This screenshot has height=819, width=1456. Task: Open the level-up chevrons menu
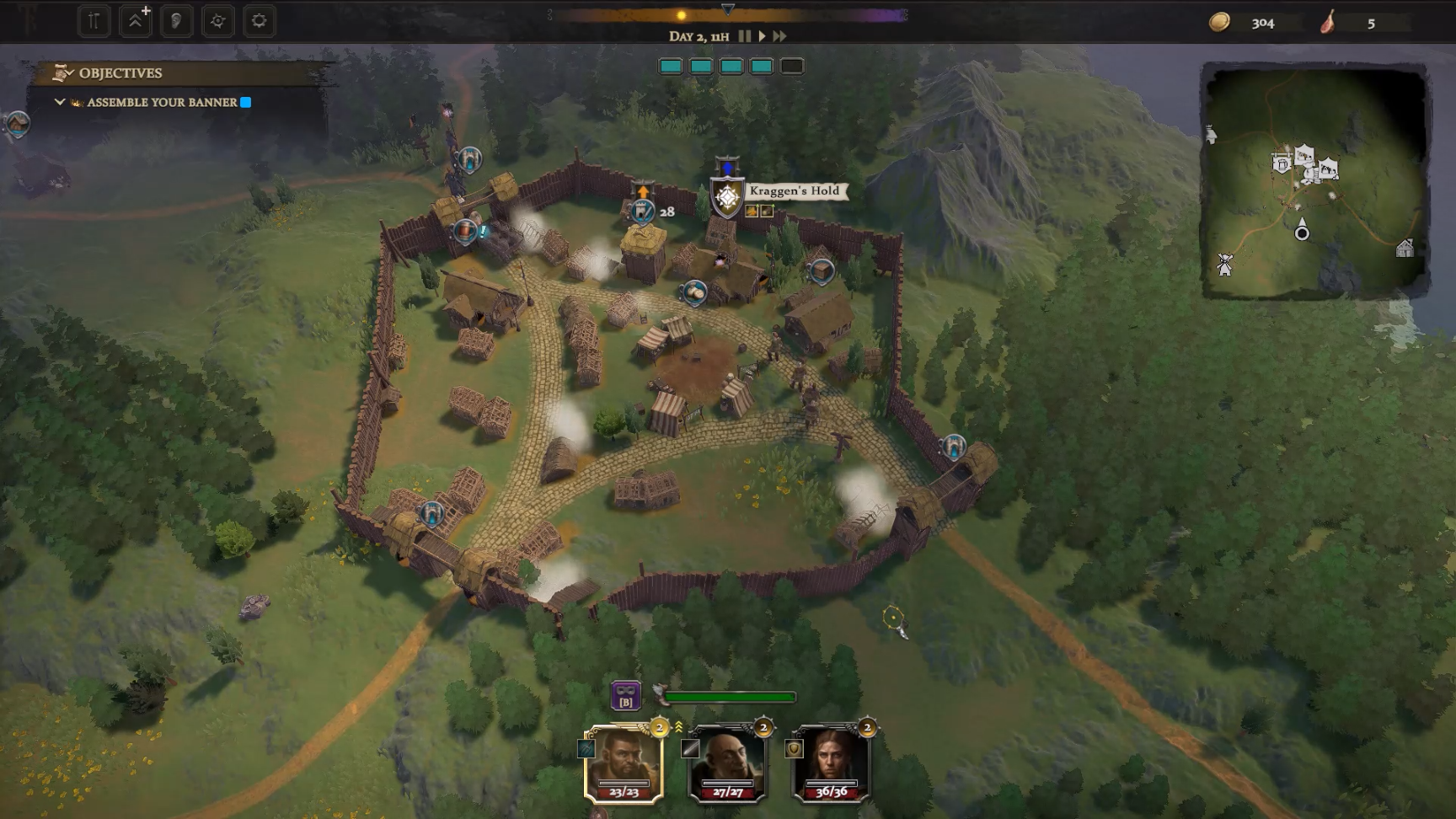(135, 21)
